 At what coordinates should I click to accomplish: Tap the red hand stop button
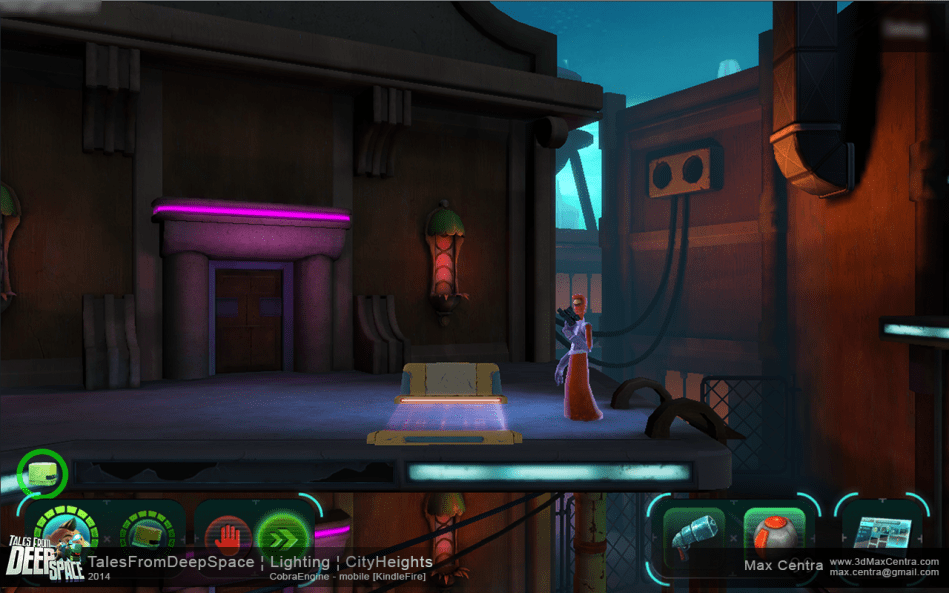click(229, 537)
